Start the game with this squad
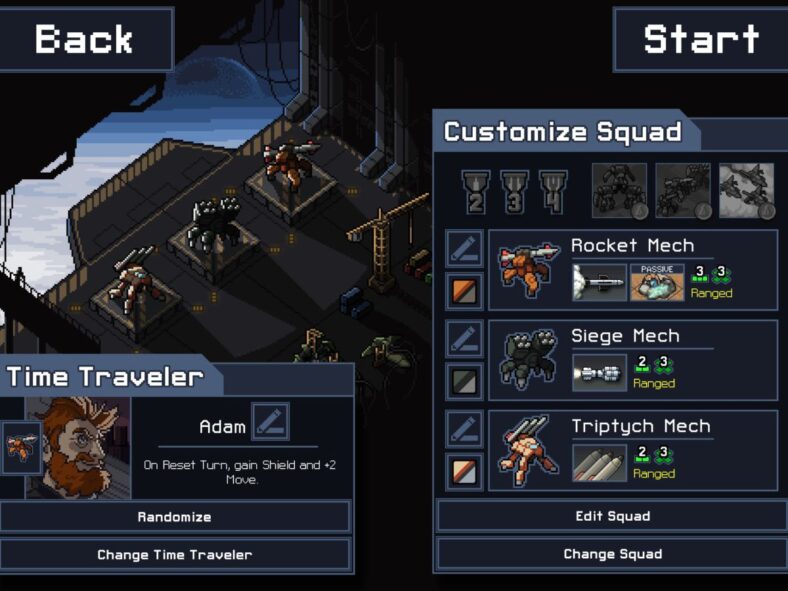Viewport: 788px width, 591px height. [700, 39]
